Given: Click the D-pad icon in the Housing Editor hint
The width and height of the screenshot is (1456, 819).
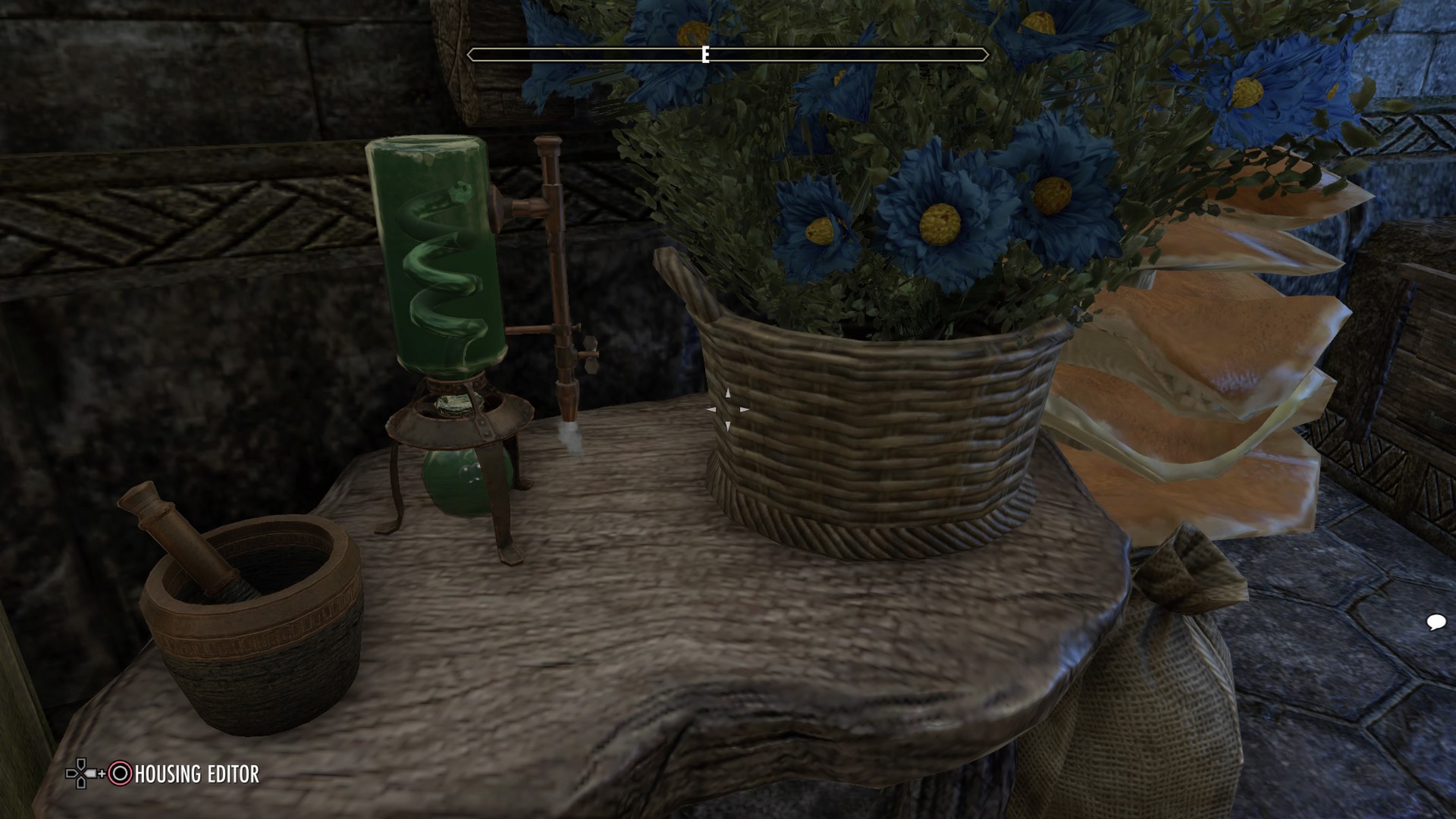Looking at the screenshot, I should 80,773.
